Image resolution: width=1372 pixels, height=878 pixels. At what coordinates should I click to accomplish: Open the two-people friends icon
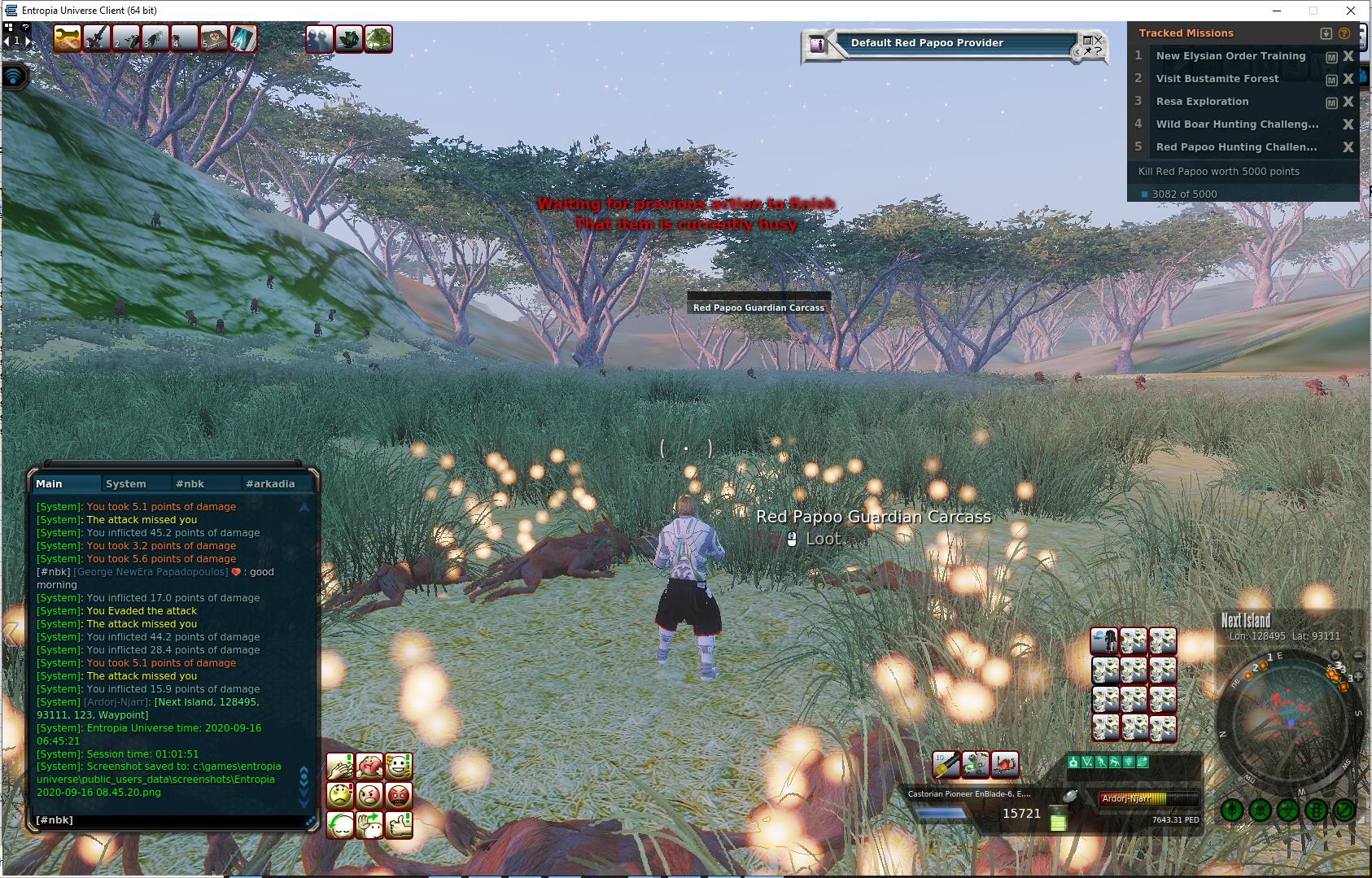pos(319,39)
